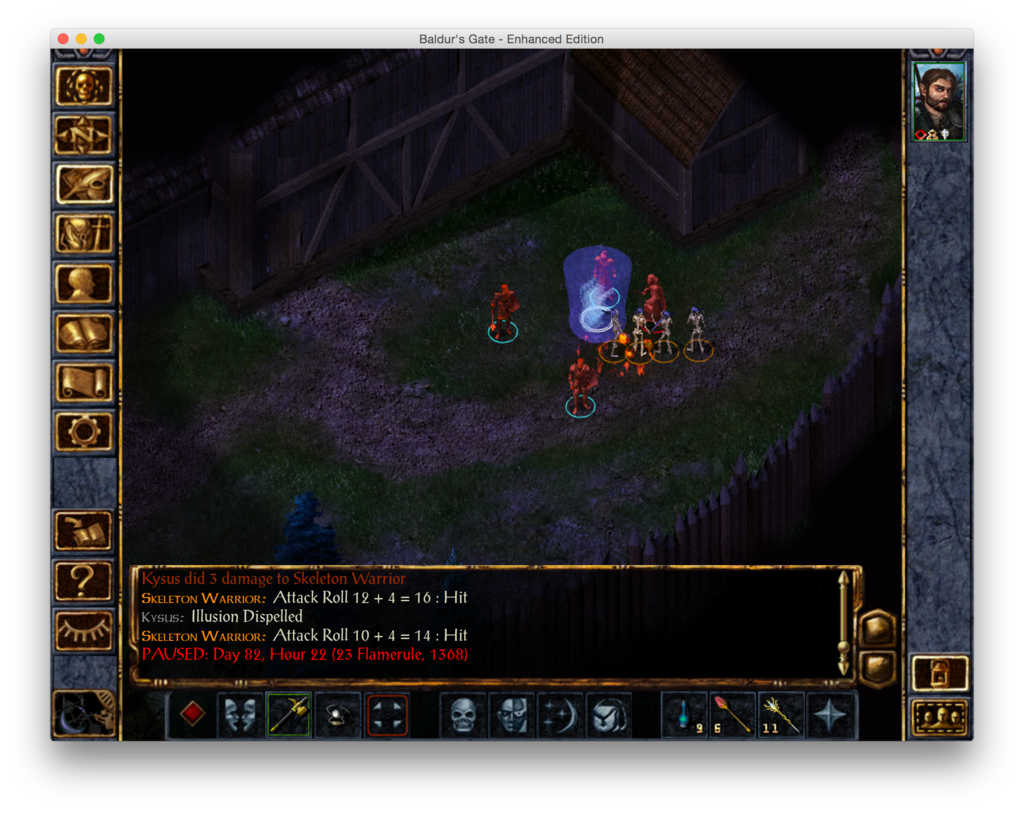Activate the twin masks ability button
1024x813 pixels.
(241, 715)
